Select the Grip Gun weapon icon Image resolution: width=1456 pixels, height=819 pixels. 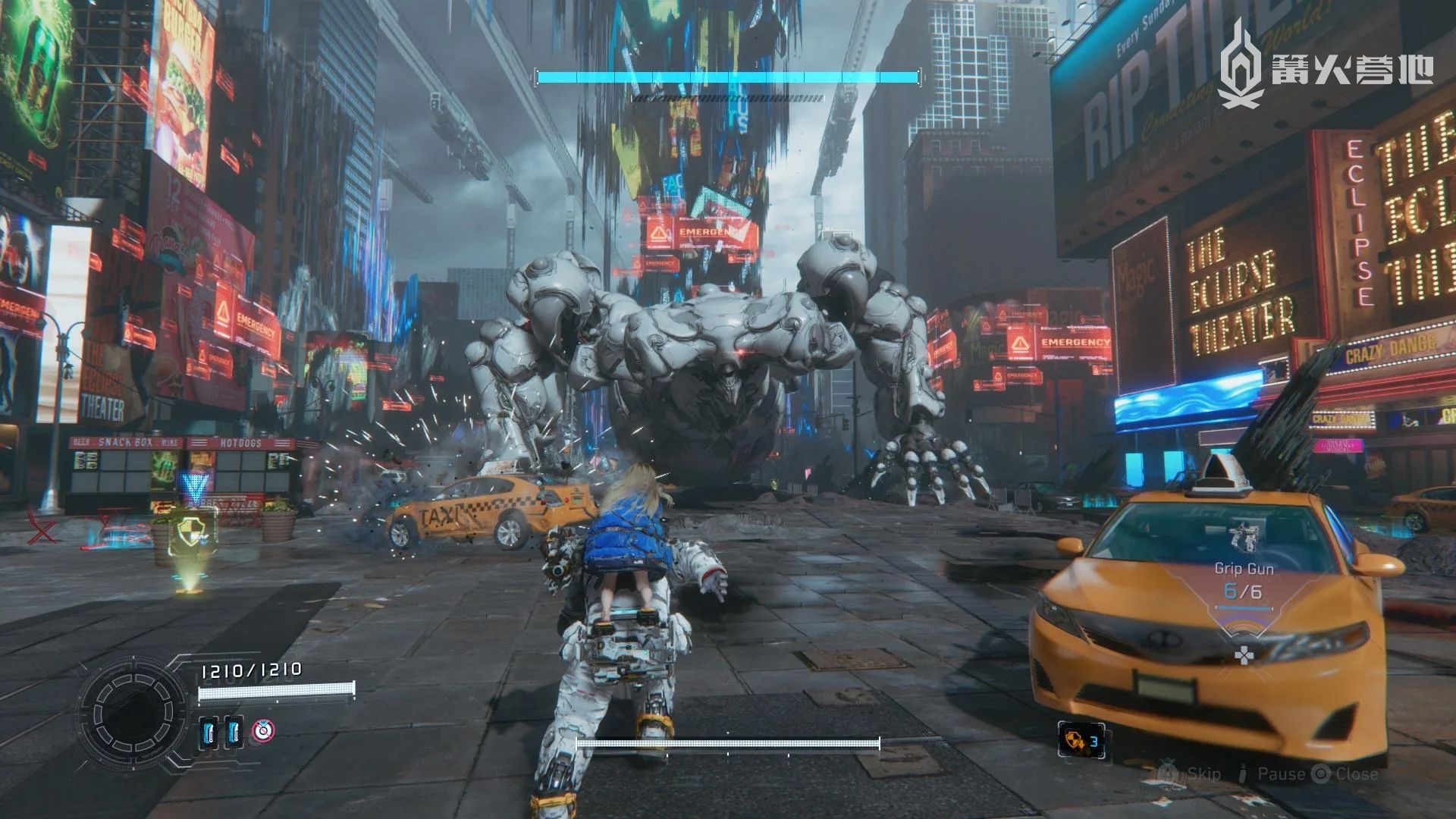click(1243, 537)
